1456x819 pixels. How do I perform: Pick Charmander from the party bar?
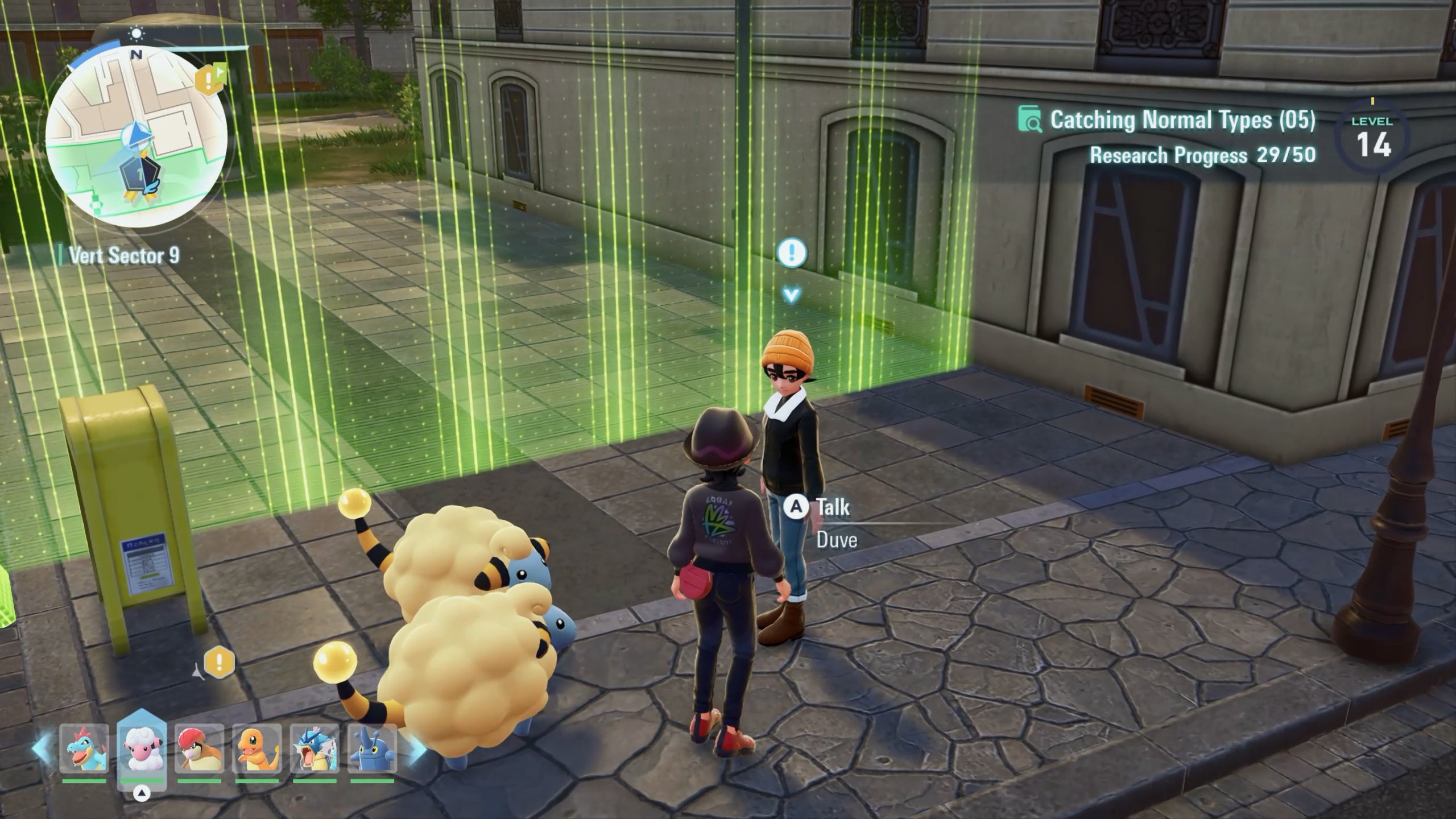(x=257, y=748)
